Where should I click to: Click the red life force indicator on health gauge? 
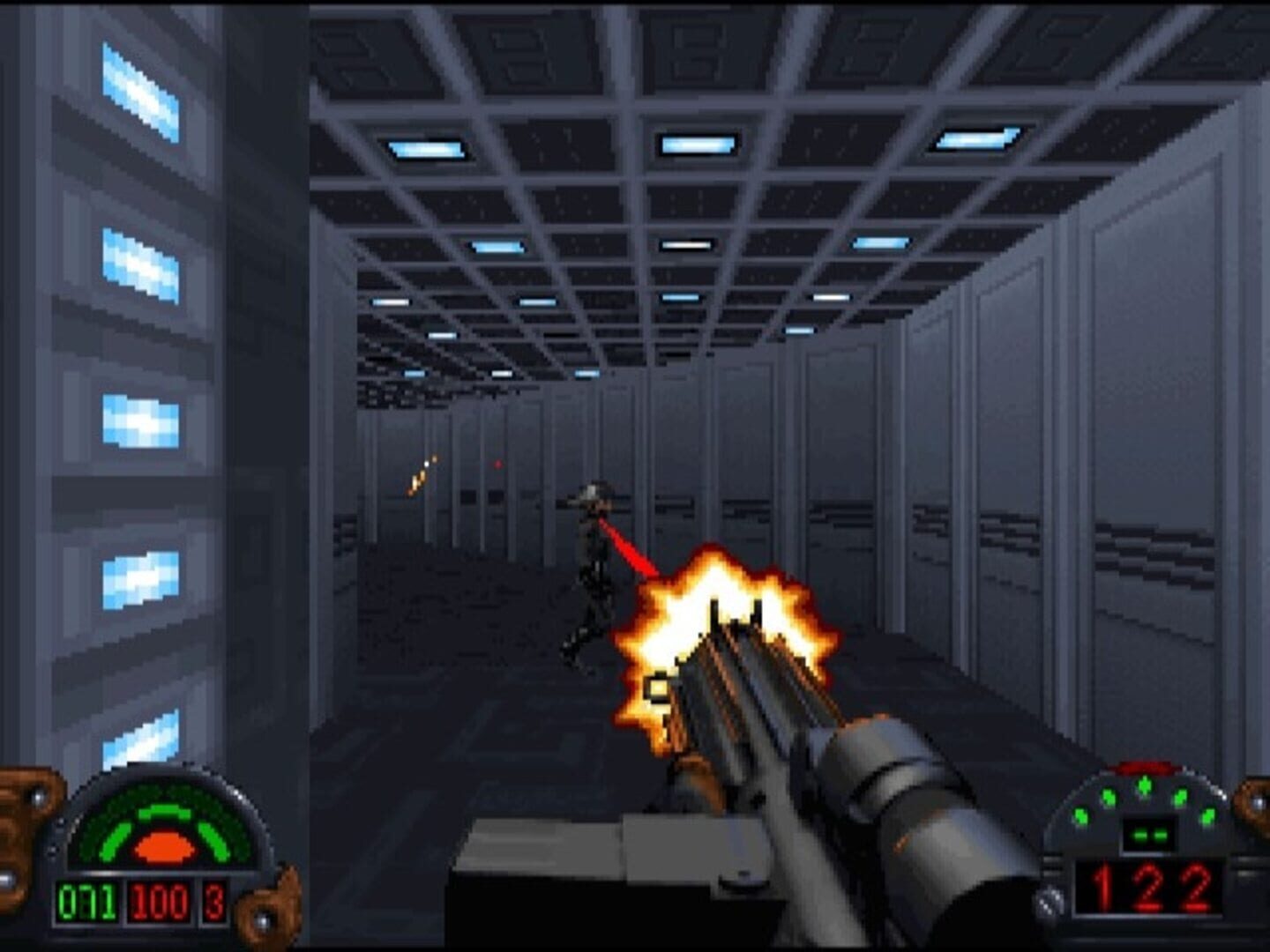click(x=163, y=846)
